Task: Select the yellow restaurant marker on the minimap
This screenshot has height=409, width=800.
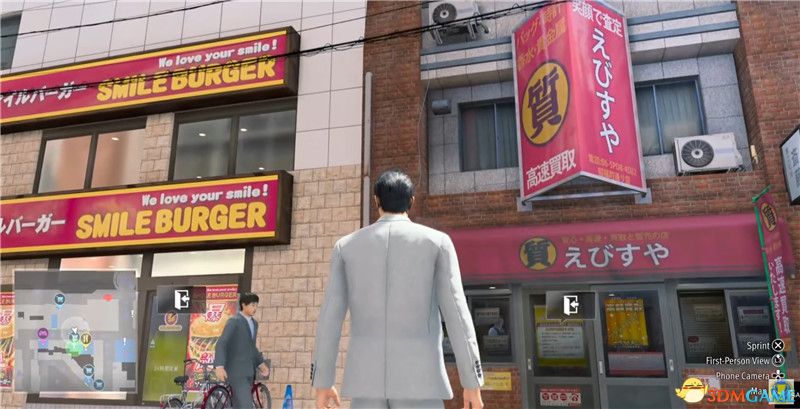Action: pos(86,339)
